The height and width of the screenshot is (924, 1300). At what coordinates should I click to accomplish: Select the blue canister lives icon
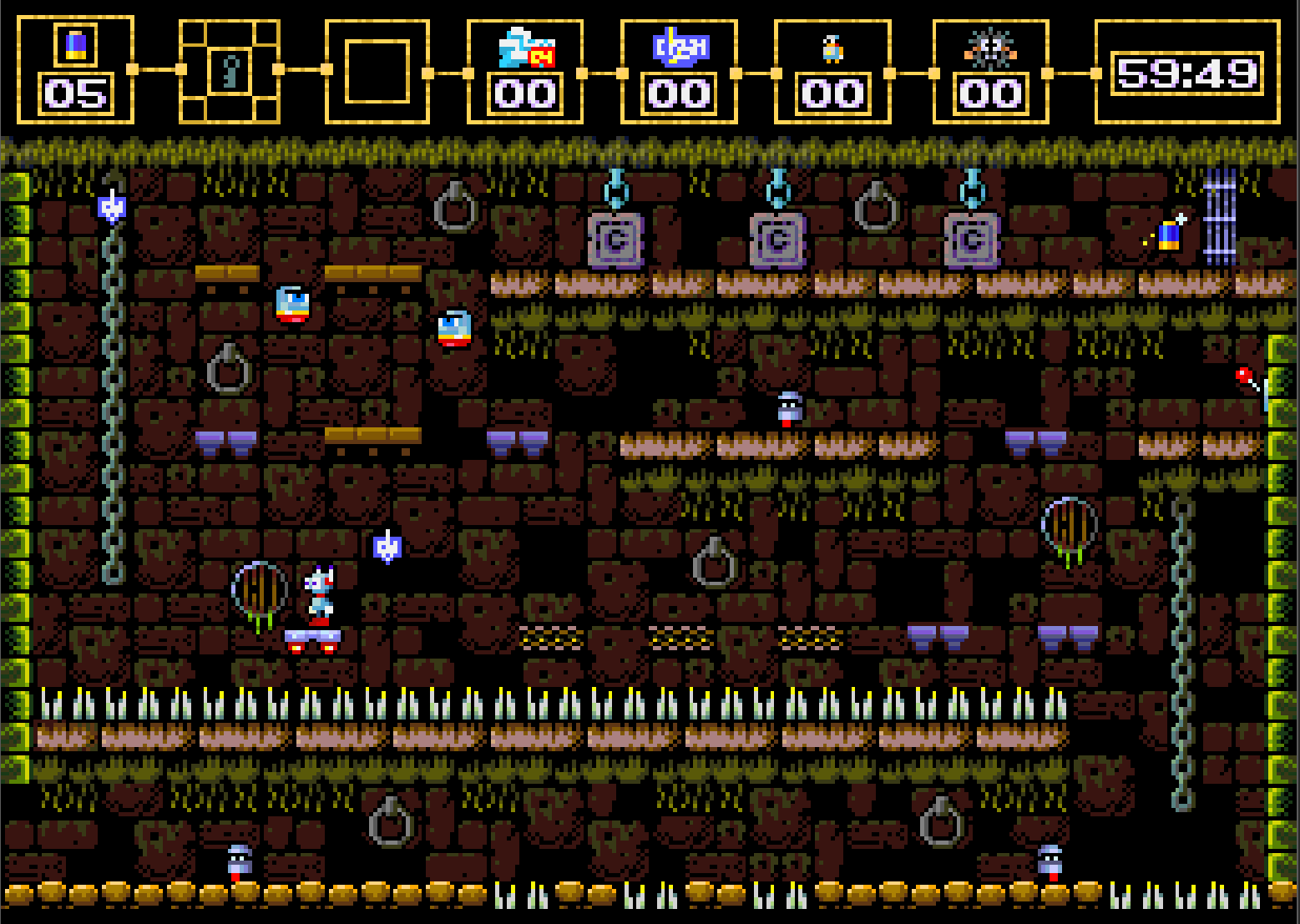pos(75,43)
